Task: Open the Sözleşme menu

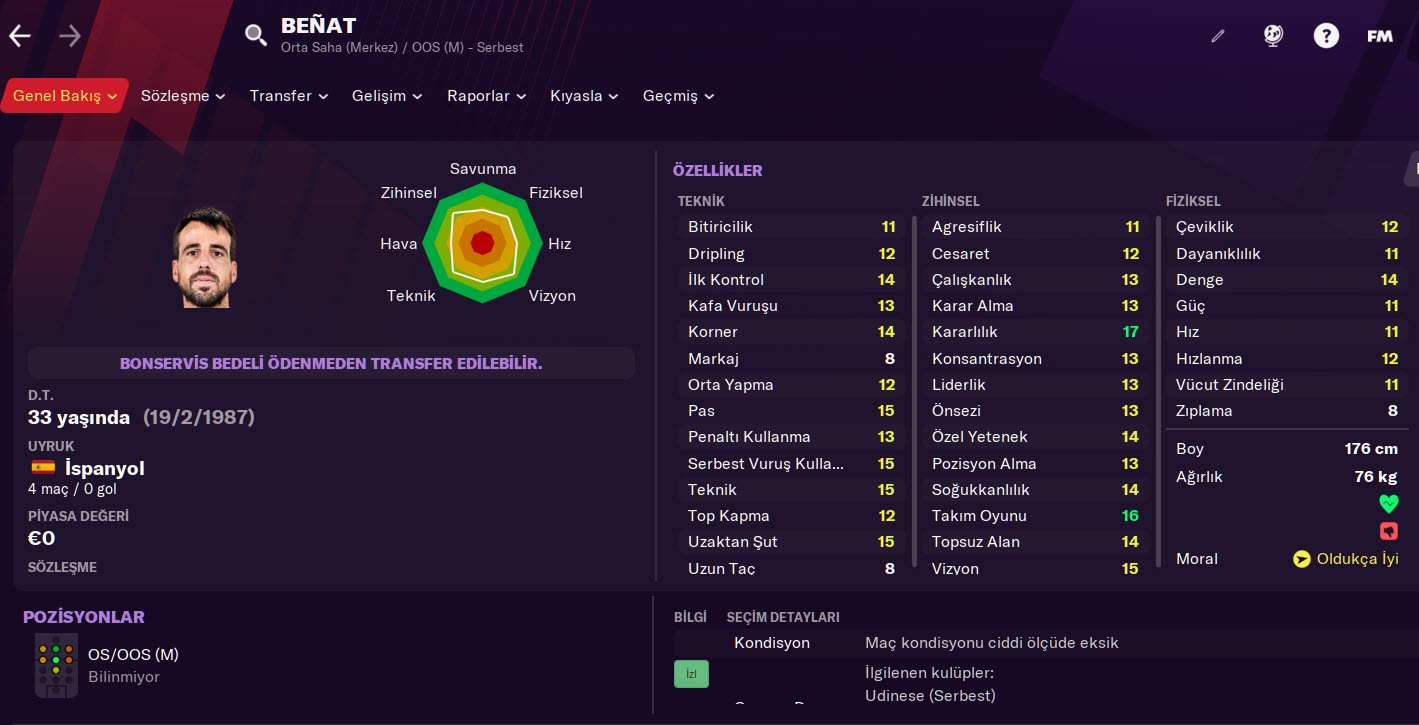Action: (x=183, y=96)
